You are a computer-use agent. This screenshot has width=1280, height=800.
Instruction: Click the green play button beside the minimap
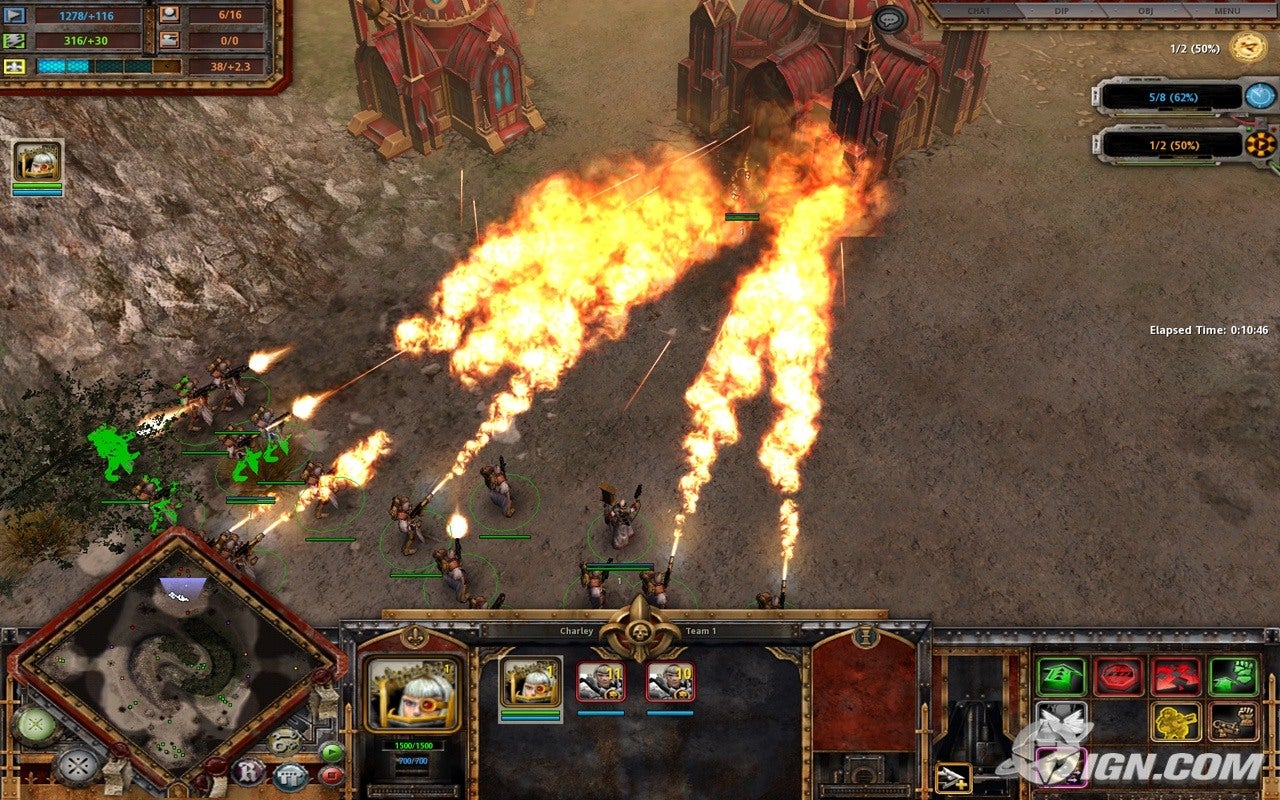[x=330, y=752]
